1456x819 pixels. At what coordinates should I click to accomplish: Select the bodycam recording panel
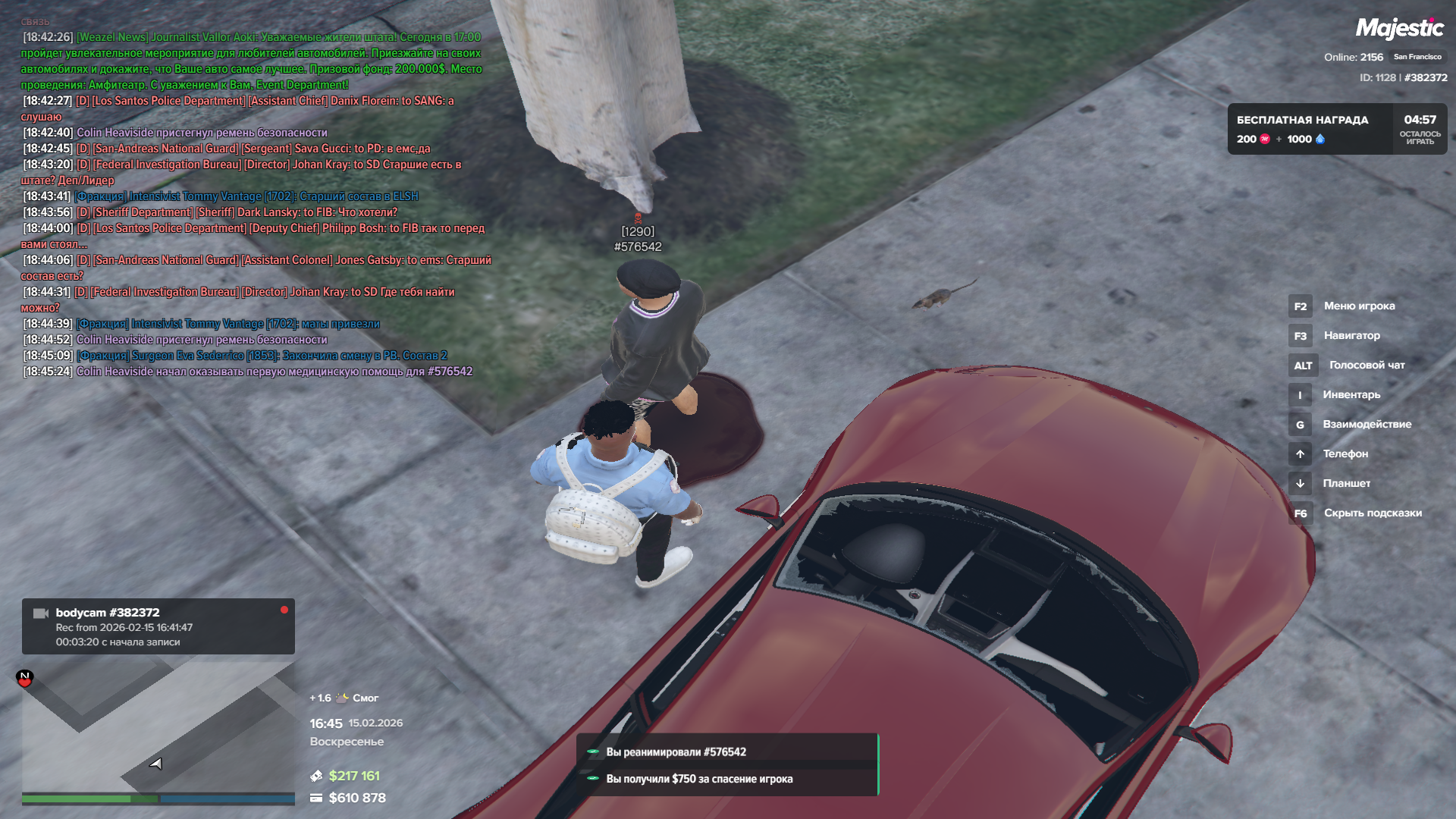tap(158, 626)
